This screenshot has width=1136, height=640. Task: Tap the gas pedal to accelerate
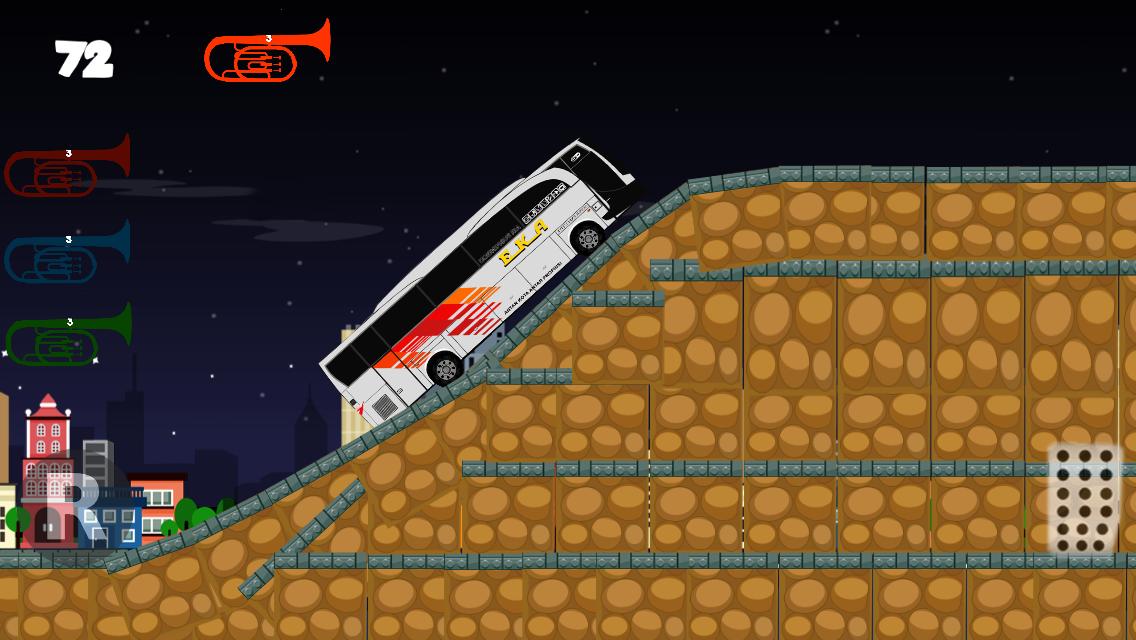[1084, 498]
